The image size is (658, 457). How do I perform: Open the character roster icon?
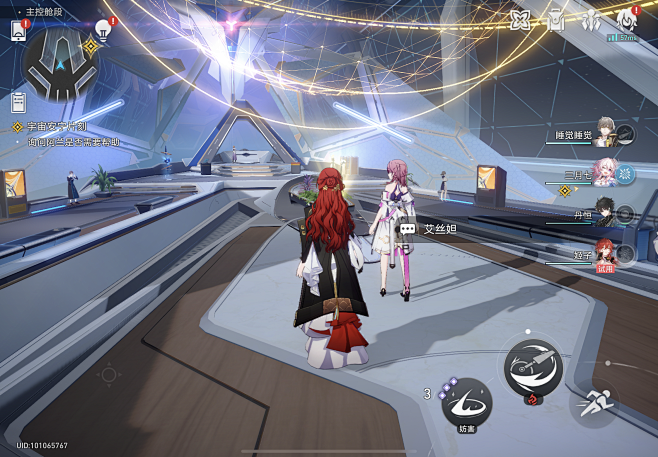tap(591, 20)
